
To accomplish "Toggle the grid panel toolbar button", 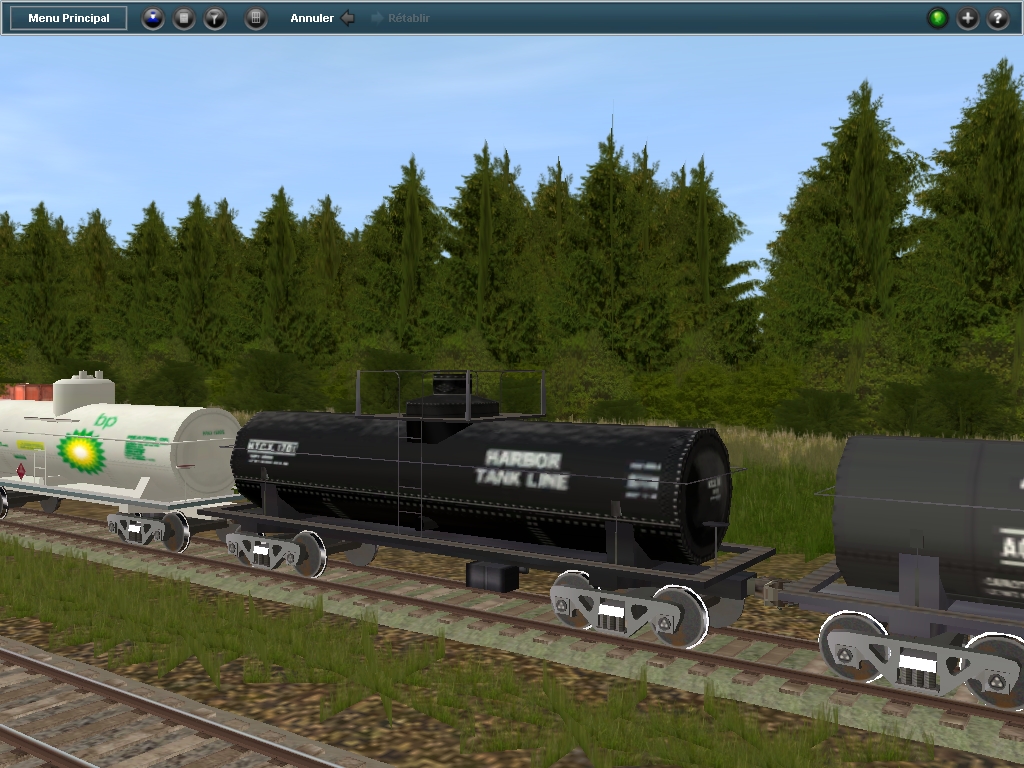I will [x=256, y=18].
